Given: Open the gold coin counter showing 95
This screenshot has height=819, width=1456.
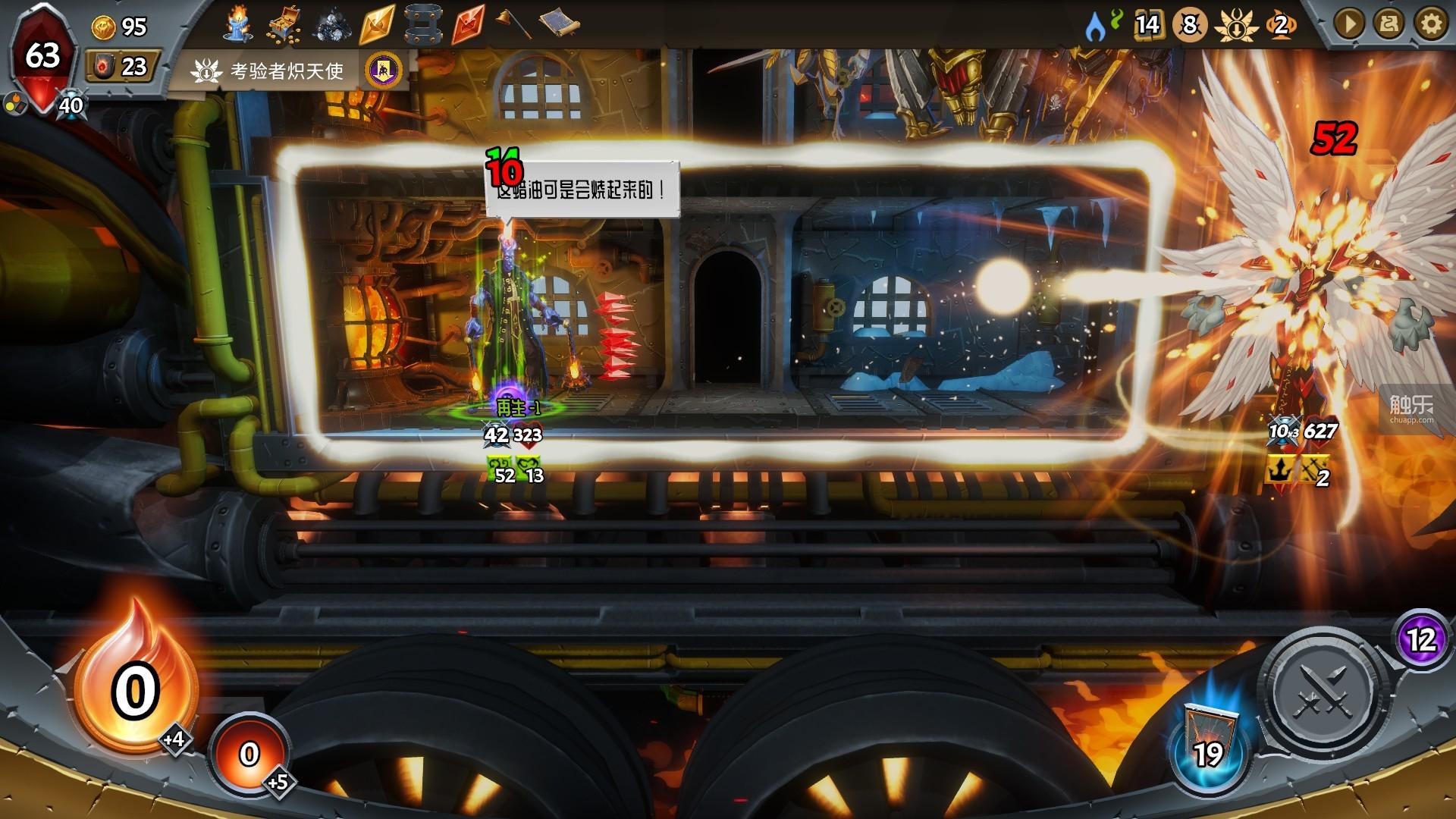Looking at the screenshot, I should 119,27.
